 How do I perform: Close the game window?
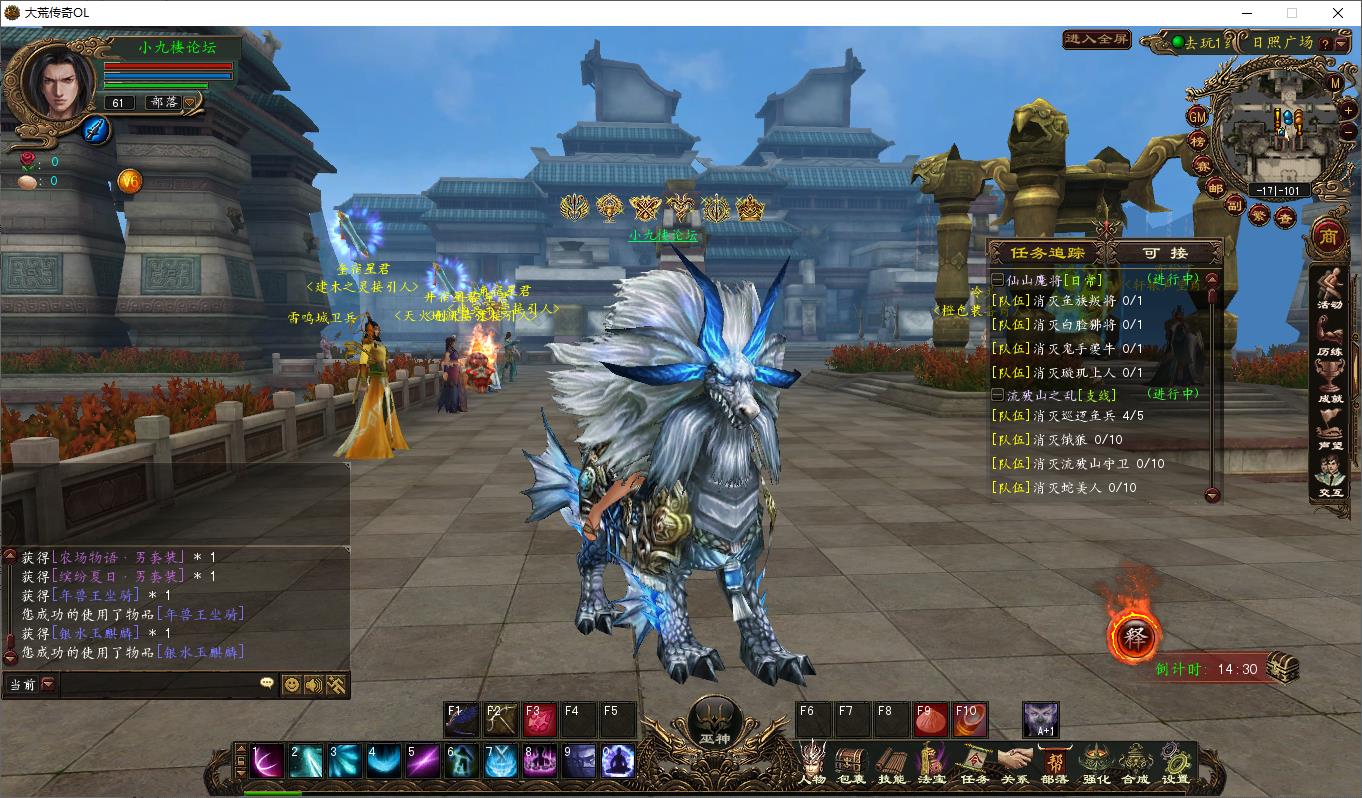[1338, 13]
